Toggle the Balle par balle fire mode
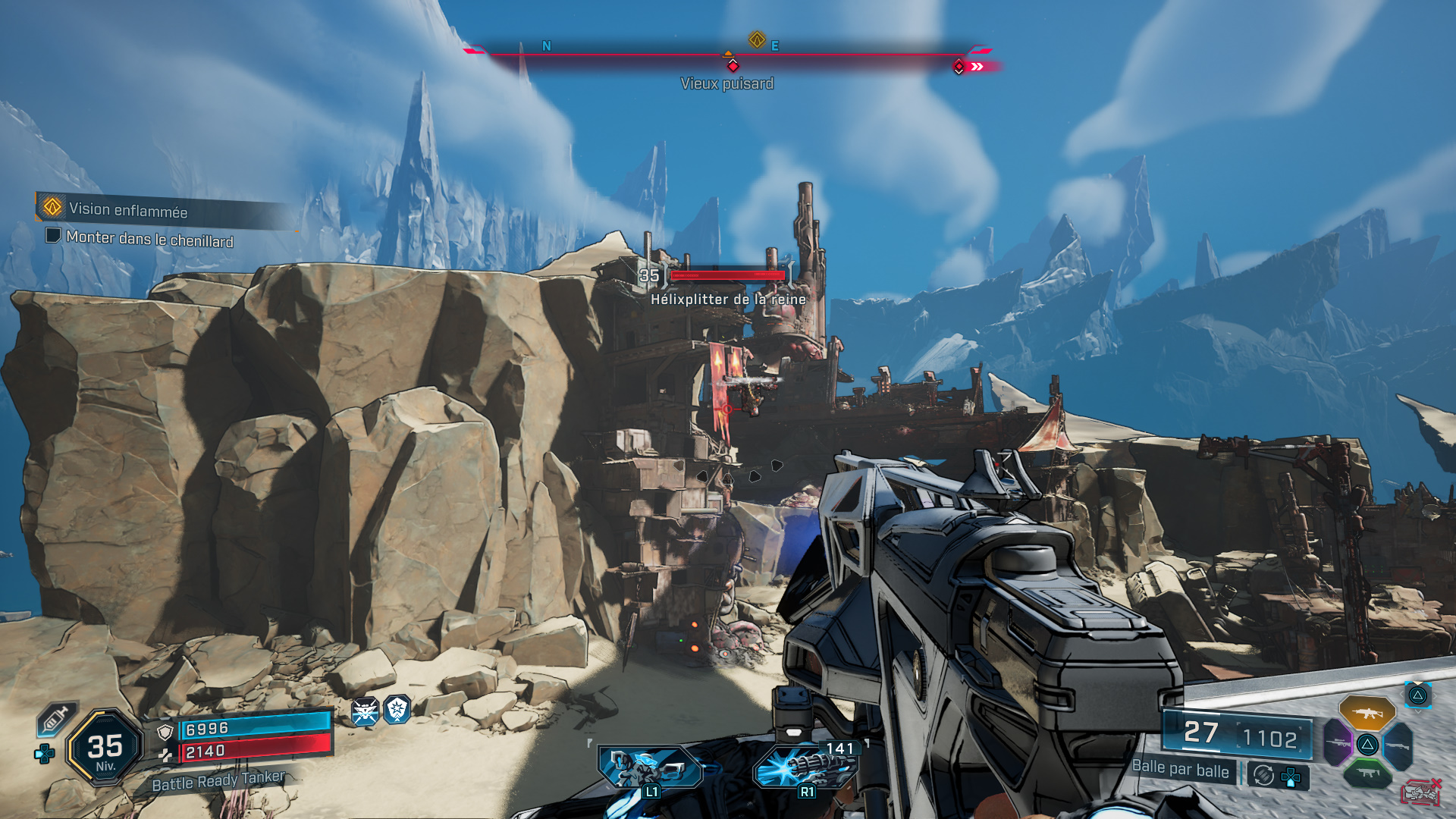The width and height of the screenshot is (1456, 819). [1180, 769]
